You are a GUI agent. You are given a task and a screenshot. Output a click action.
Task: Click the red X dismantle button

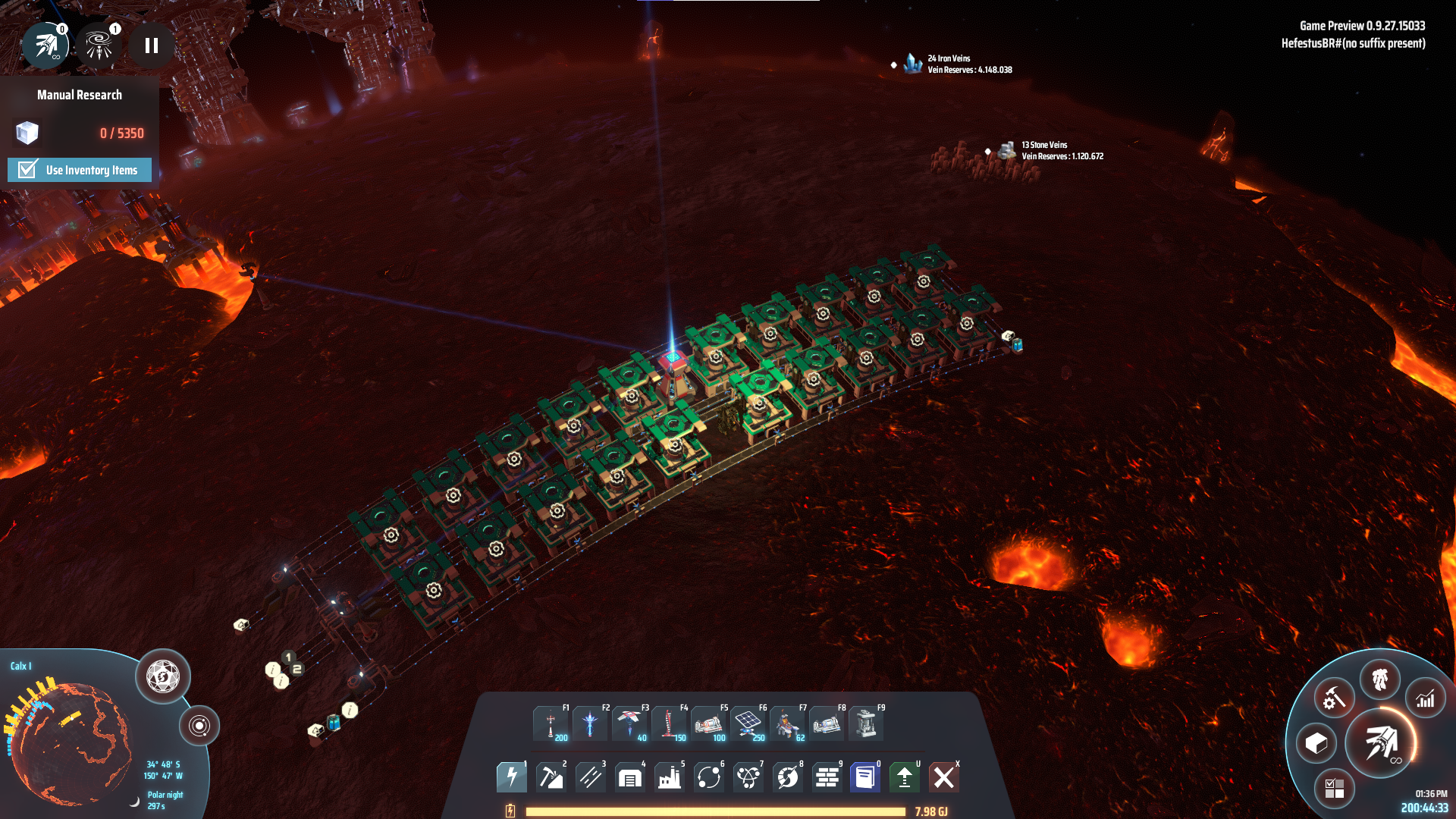tap(944, 777)
